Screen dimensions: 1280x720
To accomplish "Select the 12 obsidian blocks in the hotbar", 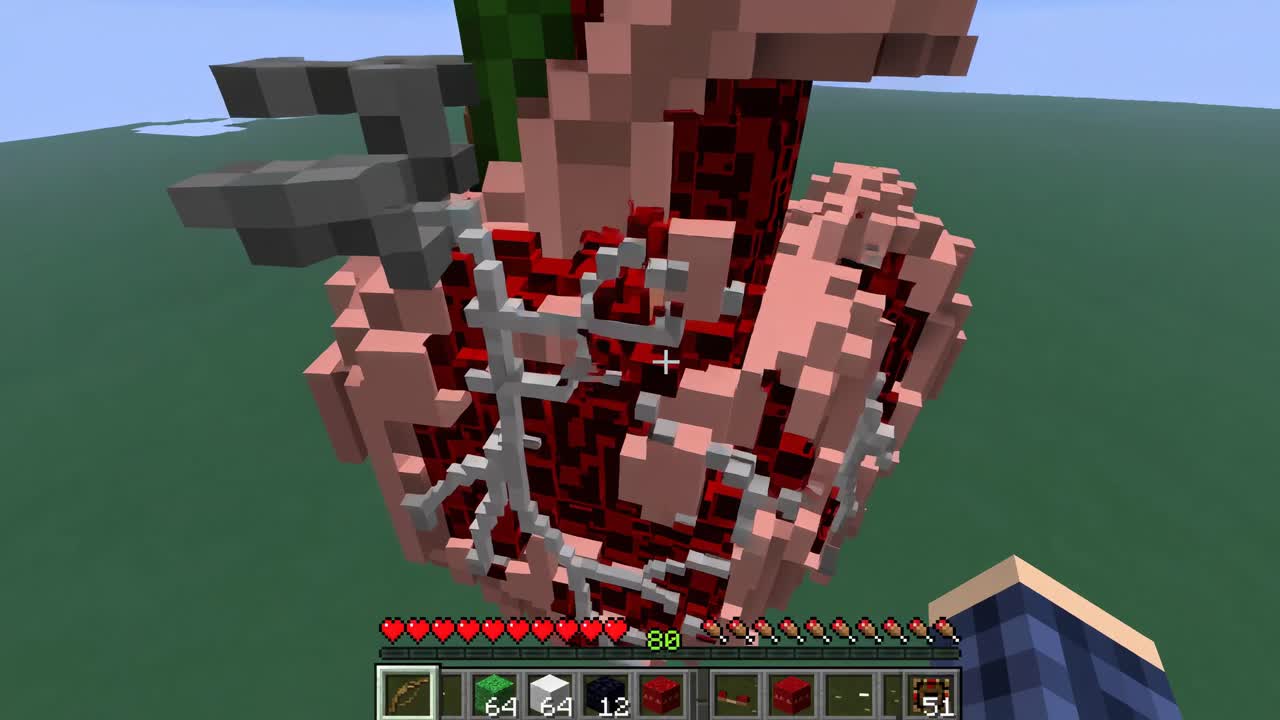I will click(x=606, y=690).
